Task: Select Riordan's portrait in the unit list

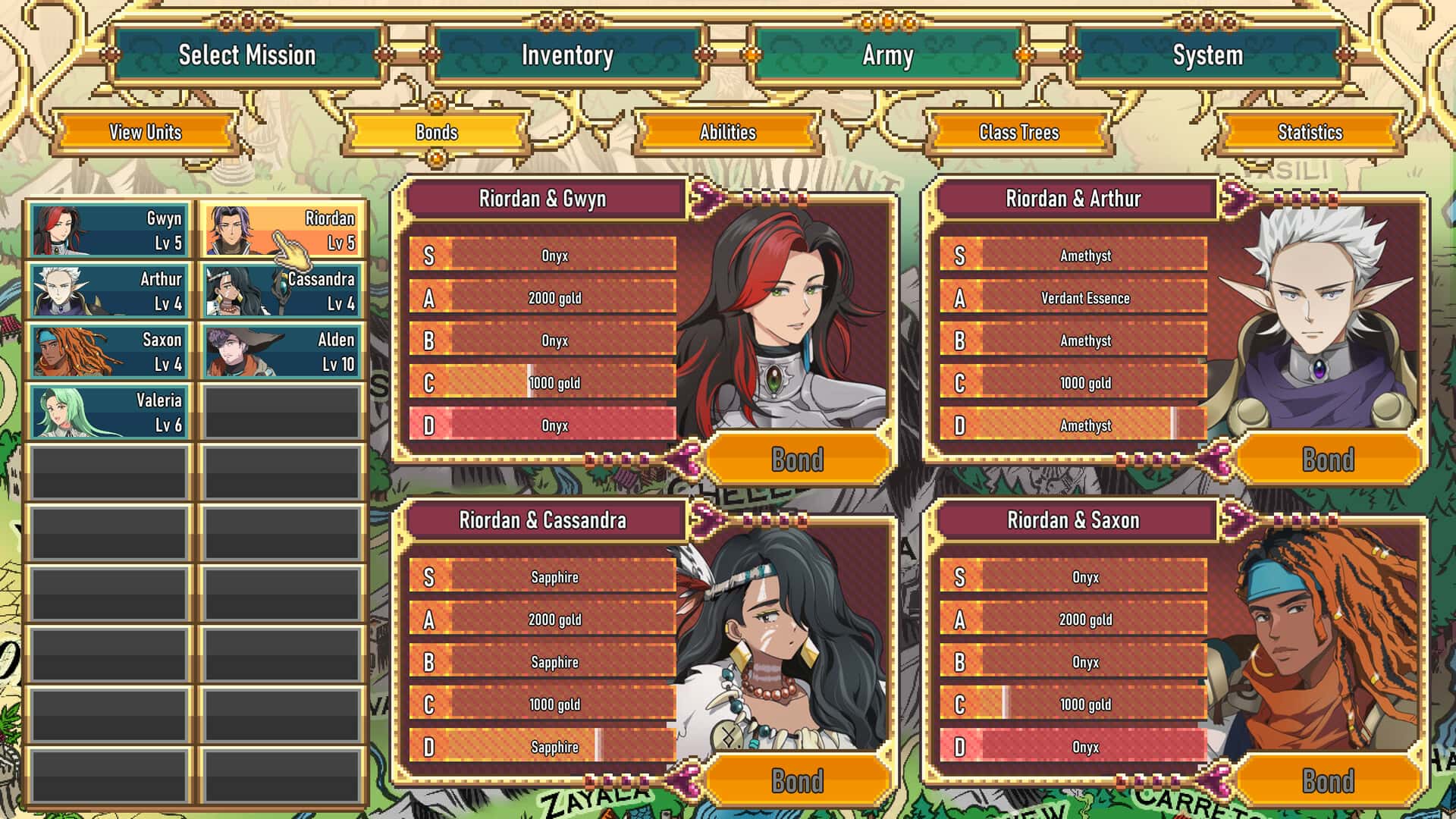Action: 282,231
